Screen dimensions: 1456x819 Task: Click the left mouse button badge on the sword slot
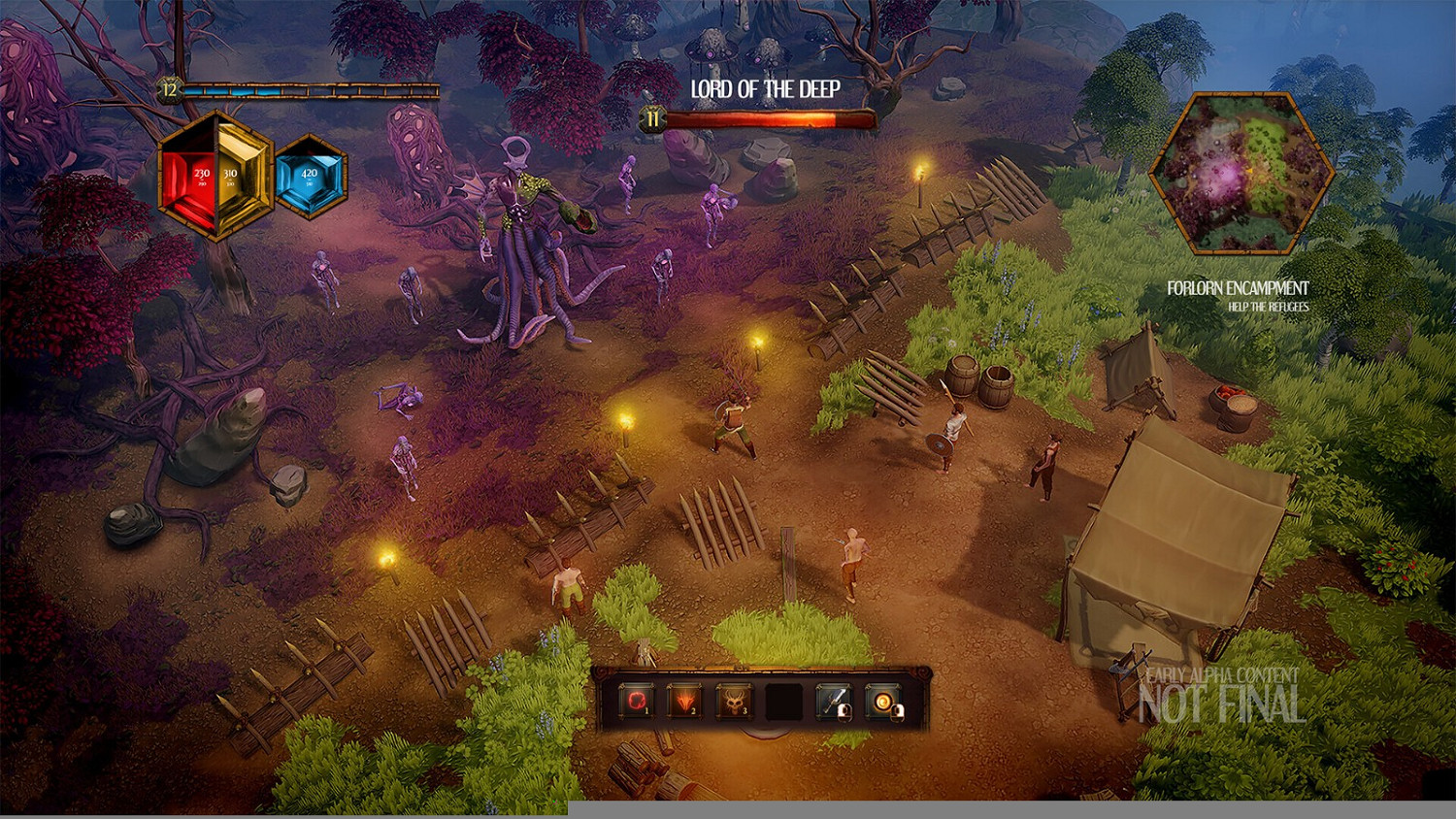click(845, 710)
